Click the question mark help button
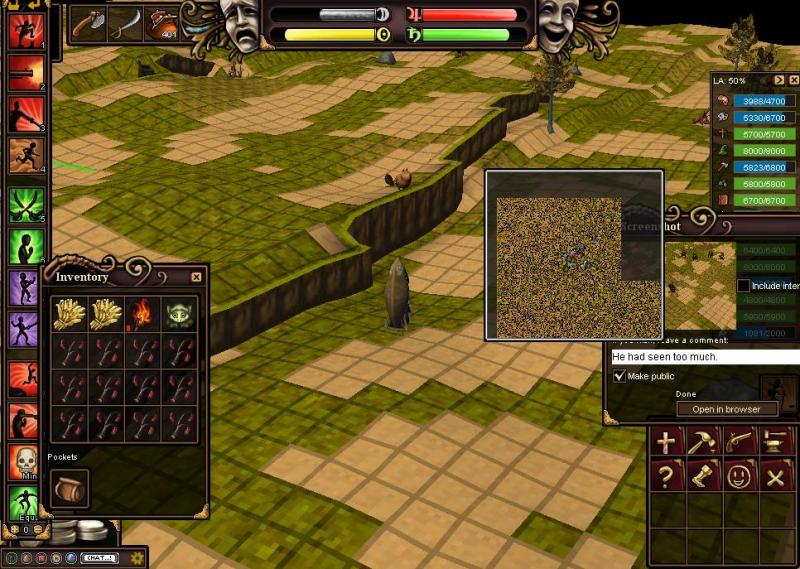Viewport: 800px width, 569px height. pos(666,476)
